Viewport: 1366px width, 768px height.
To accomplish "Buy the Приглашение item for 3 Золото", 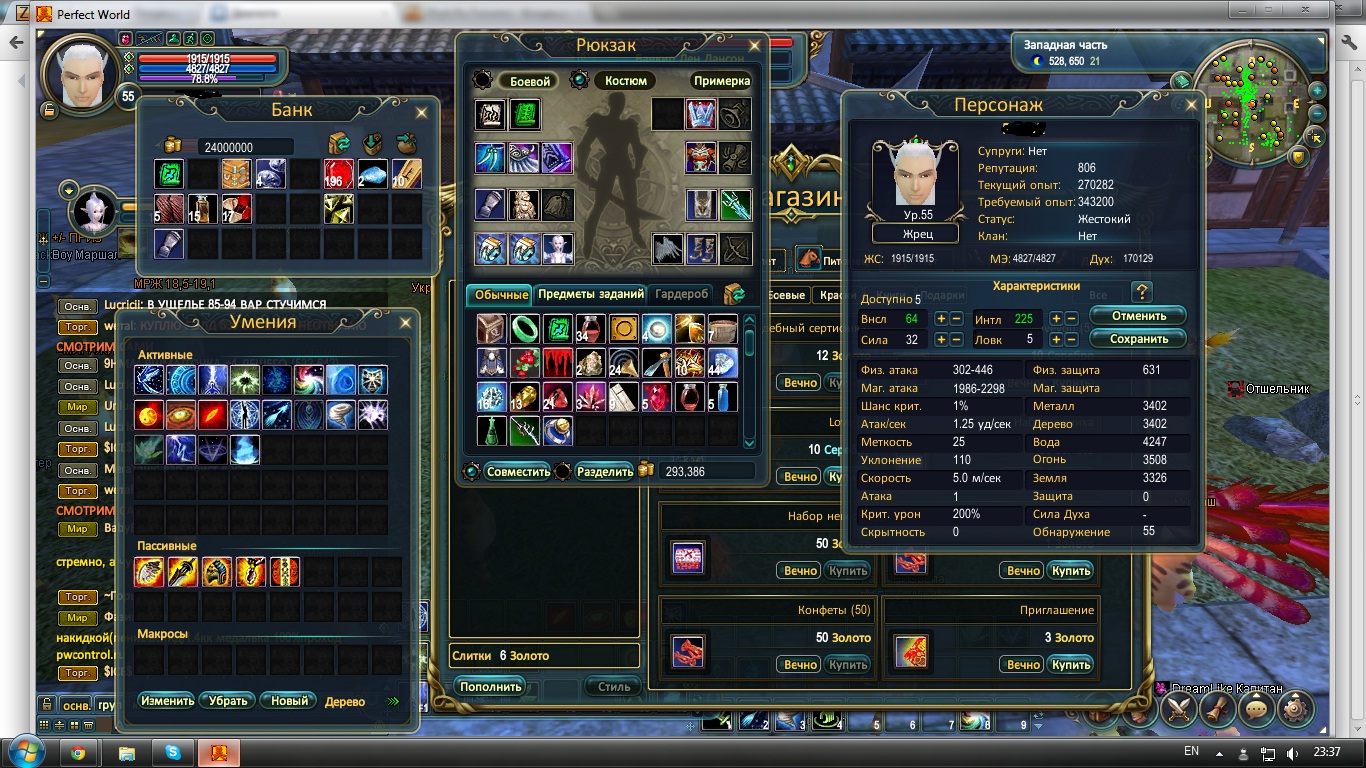I will coord(1070,664).
